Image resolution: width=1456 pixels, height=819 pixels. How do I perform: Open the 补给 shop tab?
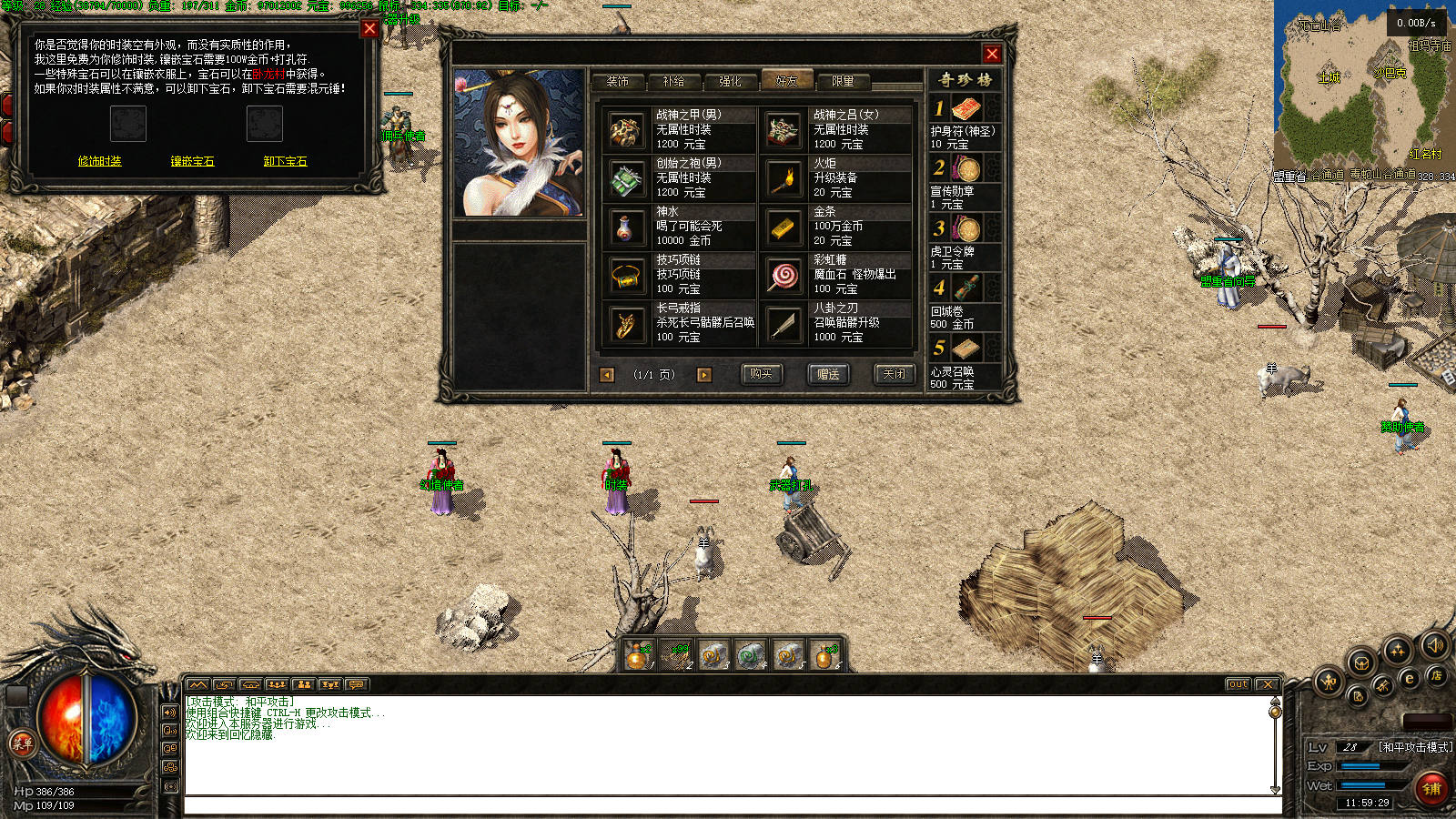pos(673,81)
